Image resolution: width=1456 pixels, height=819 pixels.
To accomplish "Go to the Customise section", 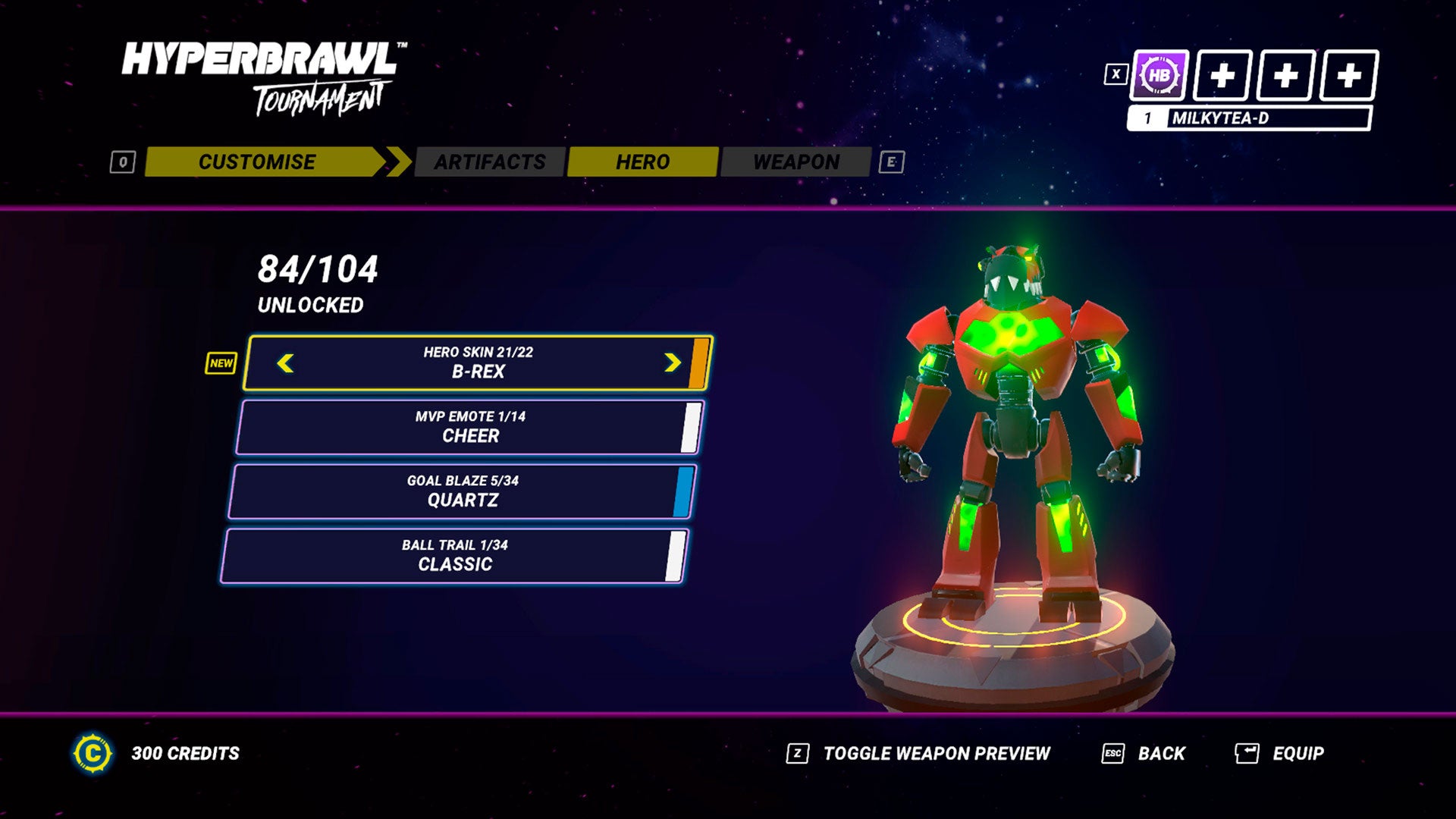I will point(257,162).
